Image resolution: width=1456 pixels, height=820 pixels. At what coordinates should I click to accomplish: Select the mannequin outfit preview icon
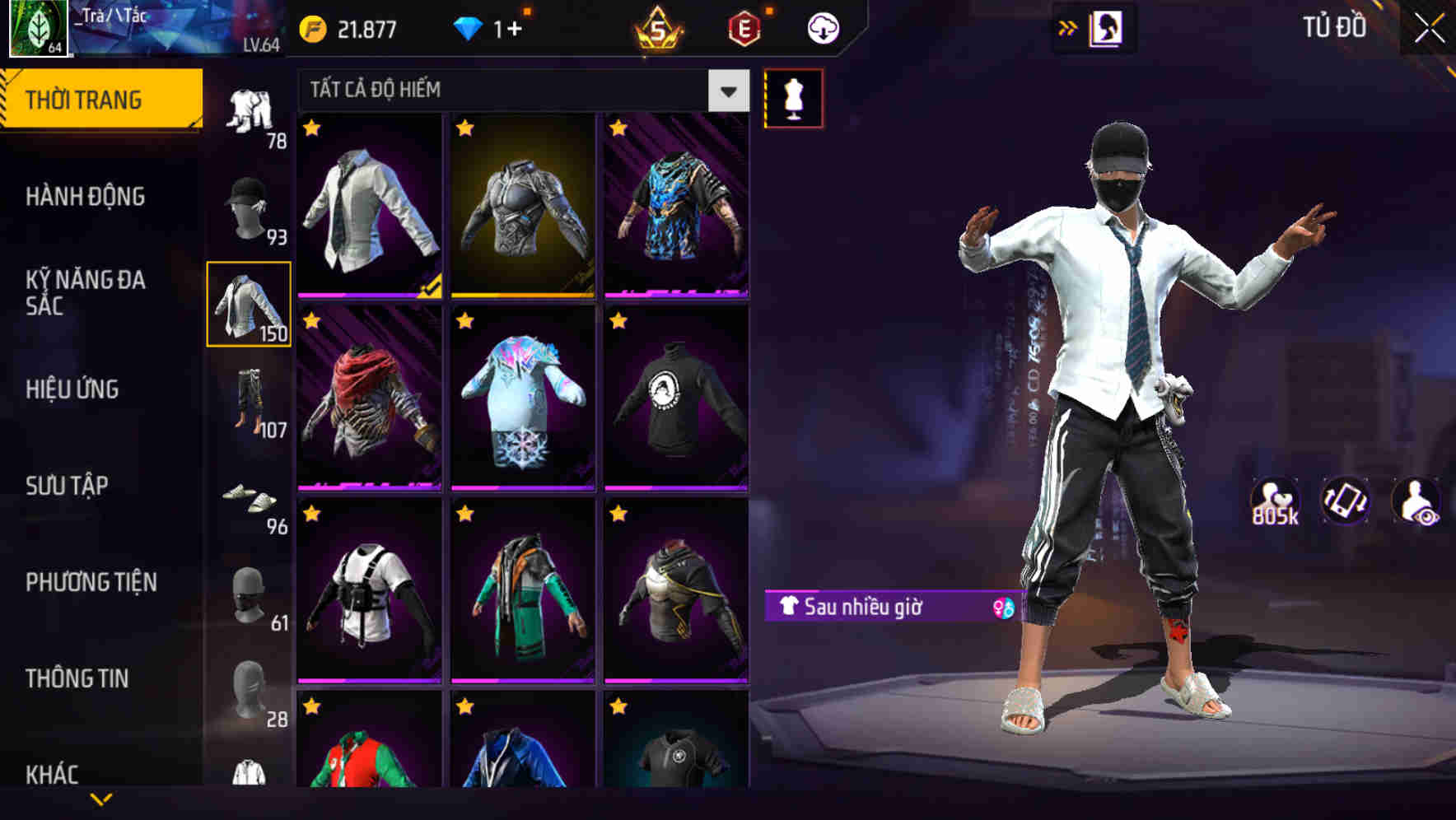point(793,97)
